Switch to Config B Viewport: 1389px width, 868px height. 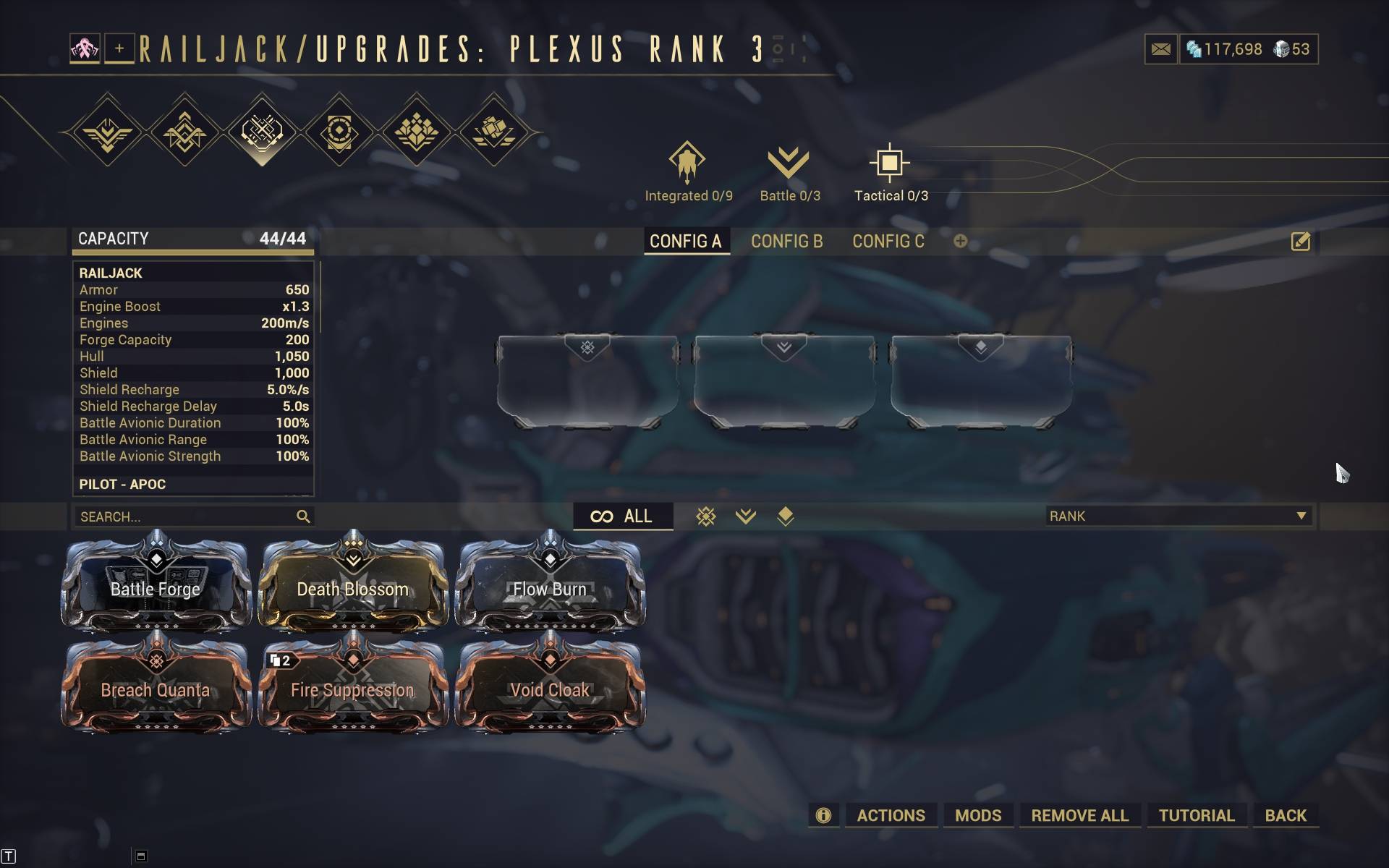coord(786,242)
